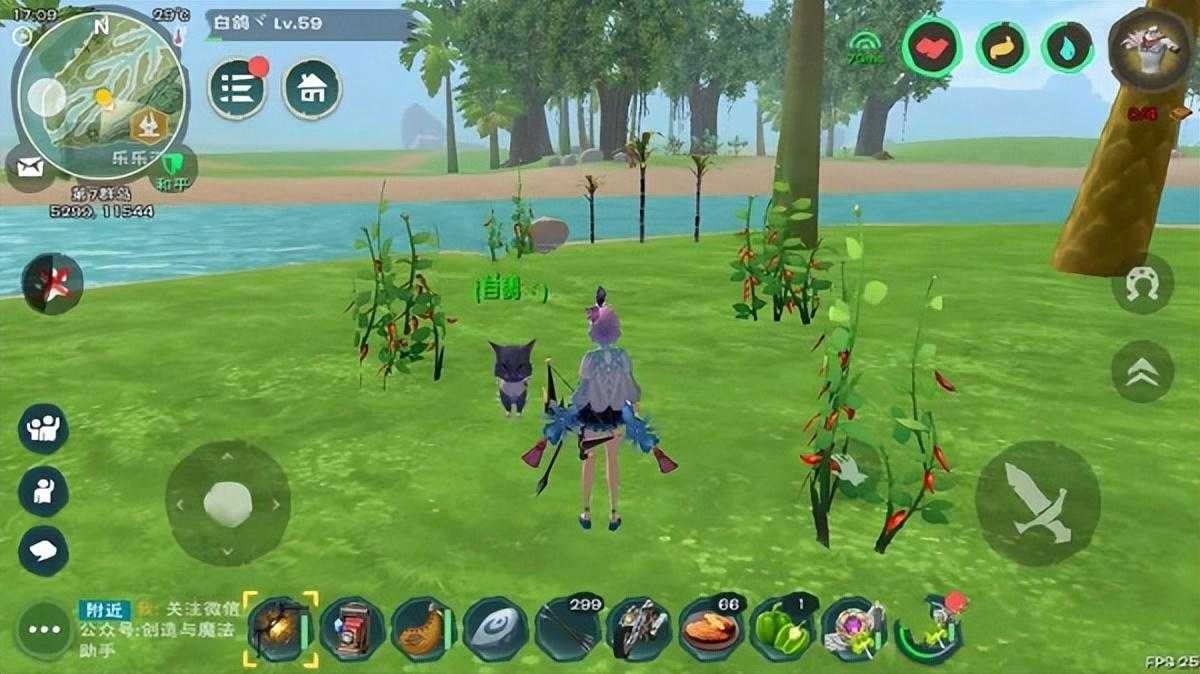Tap the house-shaped home button
Screen dimensions: 1200x674
point(312,89)
